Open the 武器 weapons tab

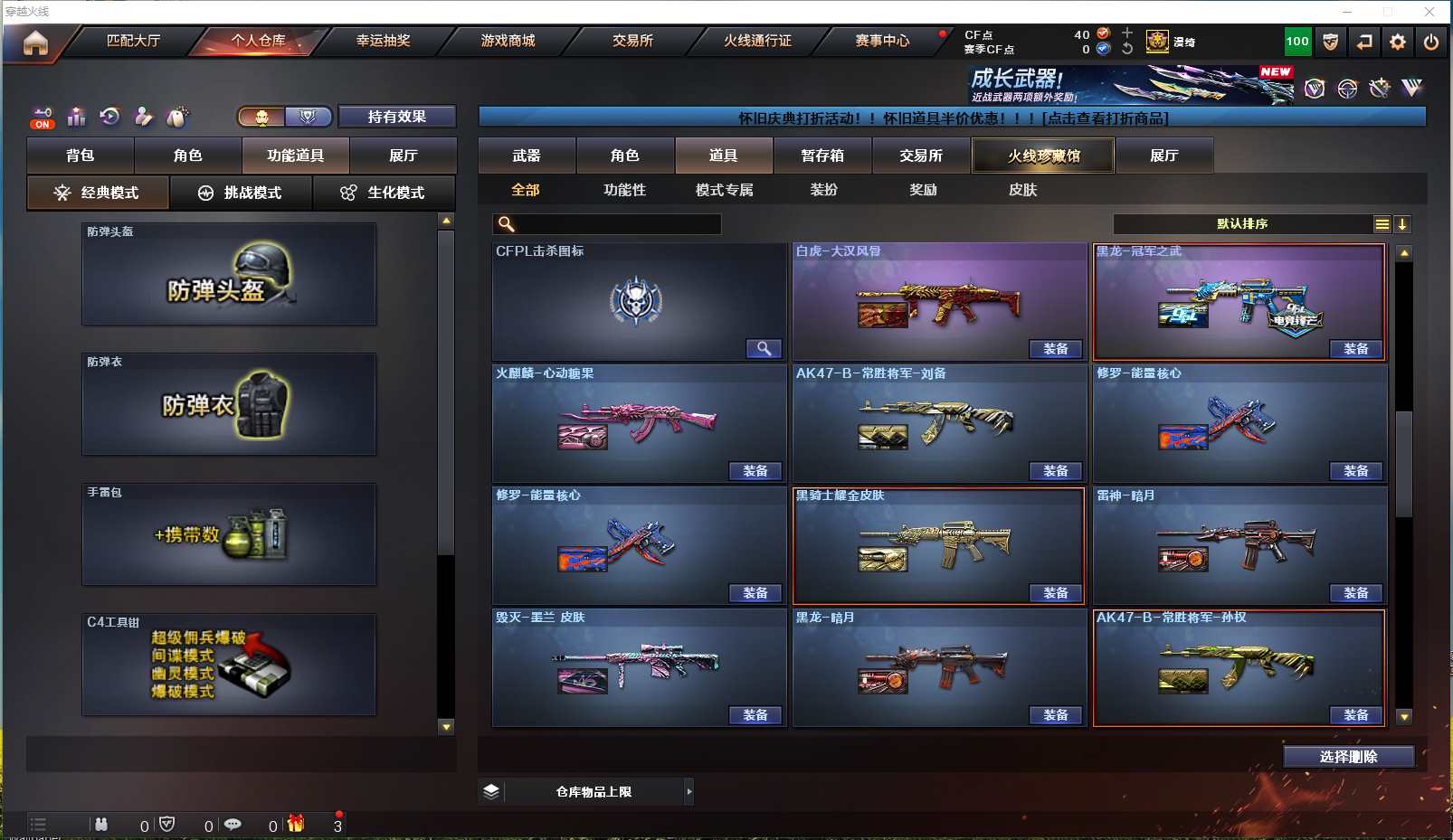527,156
